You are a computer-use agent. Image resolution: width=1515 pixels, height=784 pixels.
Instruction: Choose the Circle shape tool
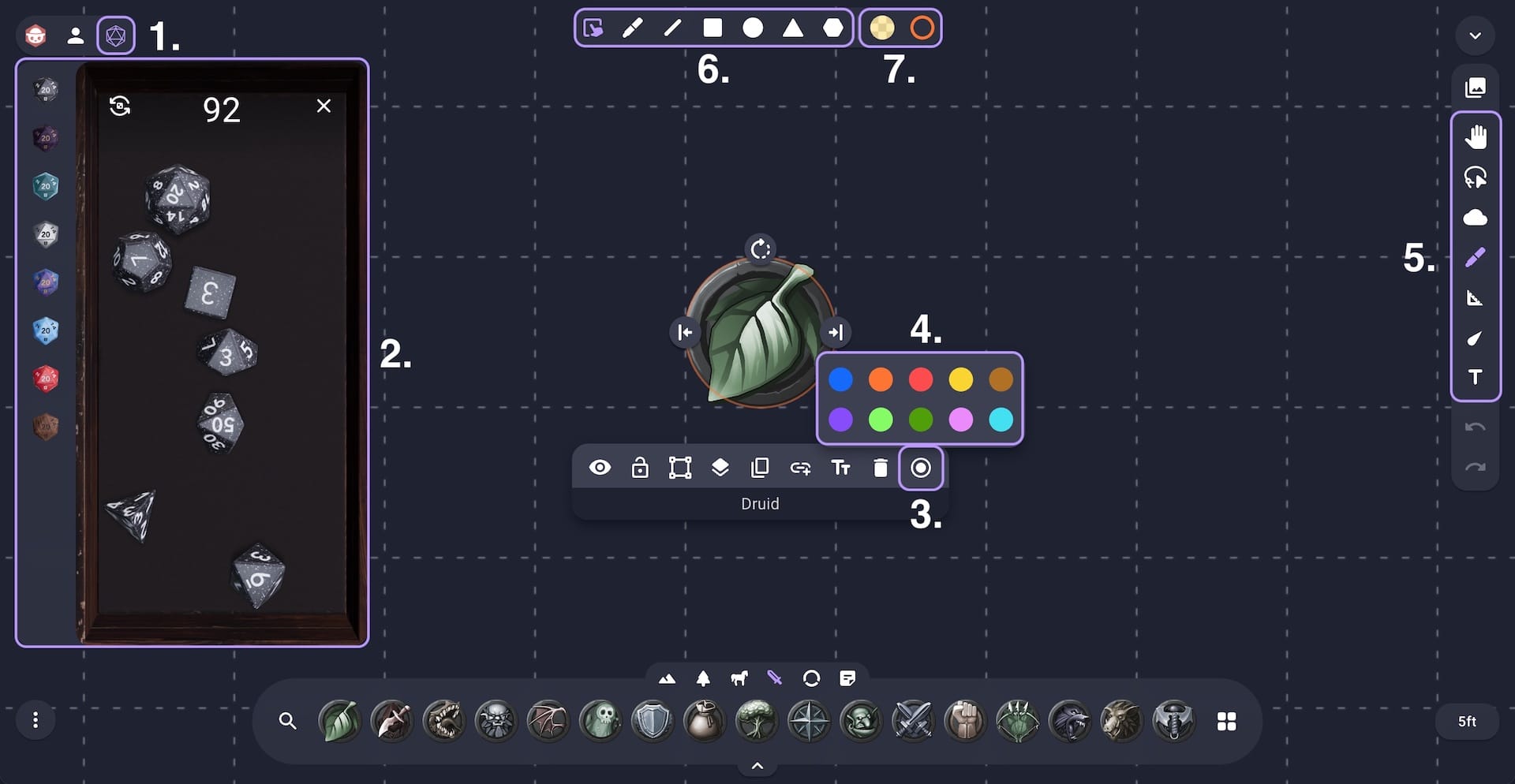tap(754, 28)
